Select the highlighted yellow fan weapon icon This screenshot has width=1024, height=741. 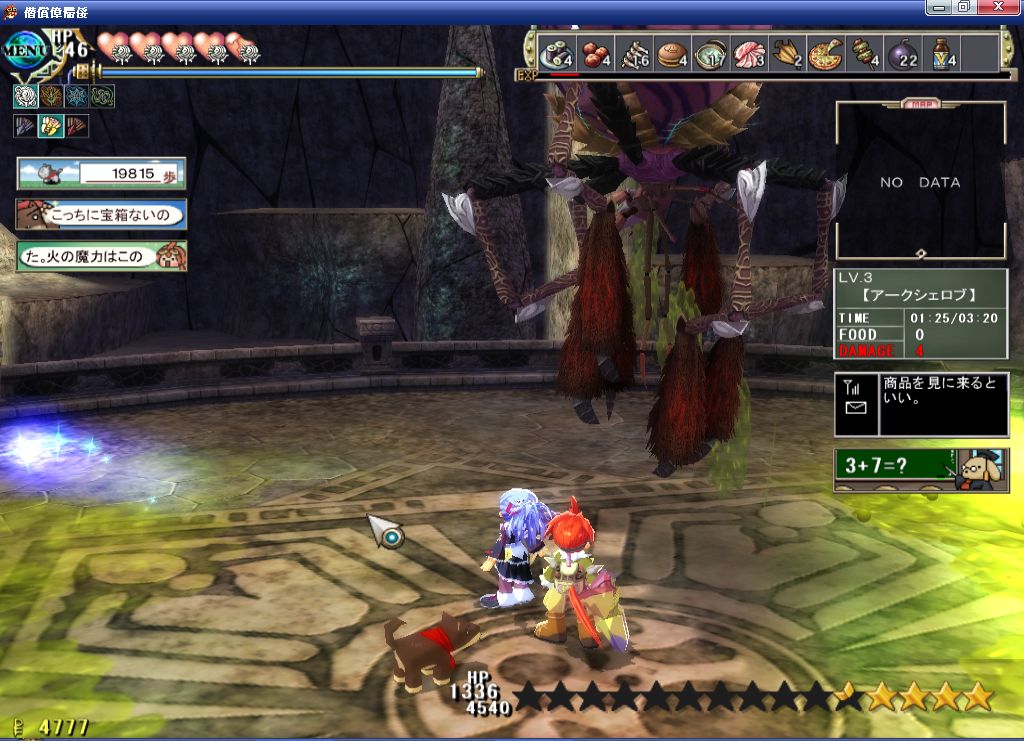pyautogui.click(x=51, y=126)
